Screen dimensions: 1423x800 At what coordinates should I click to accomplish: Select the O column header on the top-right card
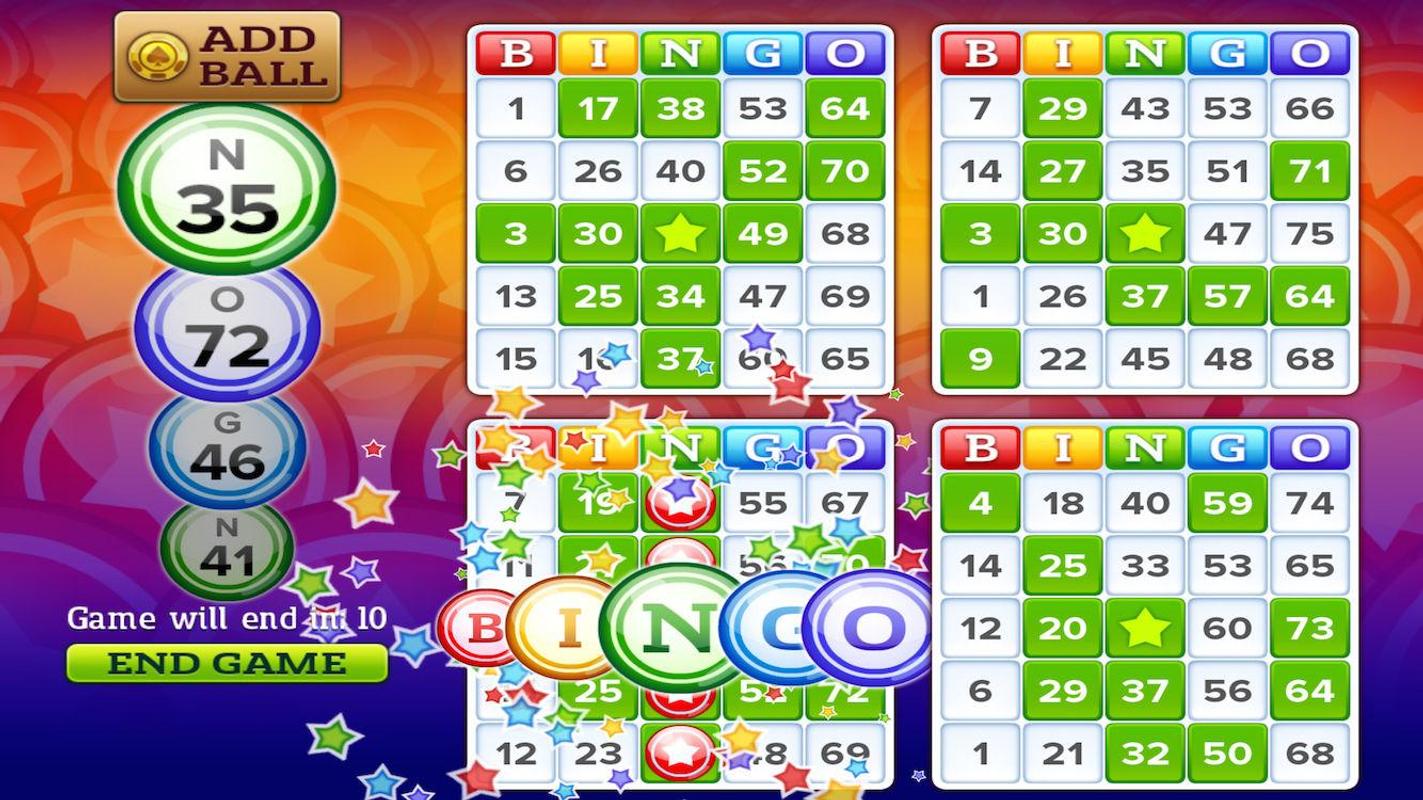pyautogui.click(x=1311, y=51)
